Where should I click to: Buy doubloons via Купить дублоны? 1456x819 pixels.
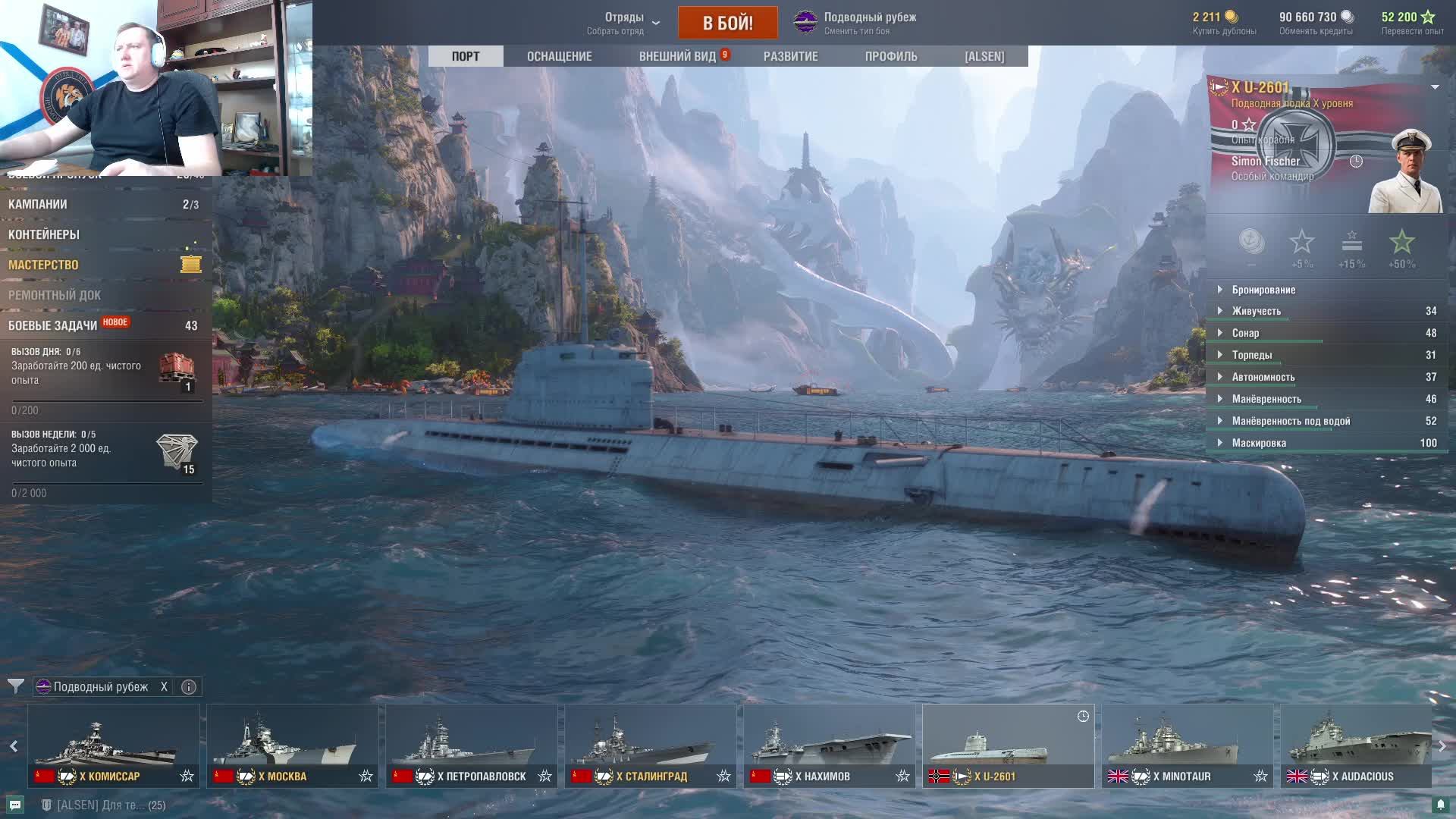[x=1224, y=23]
